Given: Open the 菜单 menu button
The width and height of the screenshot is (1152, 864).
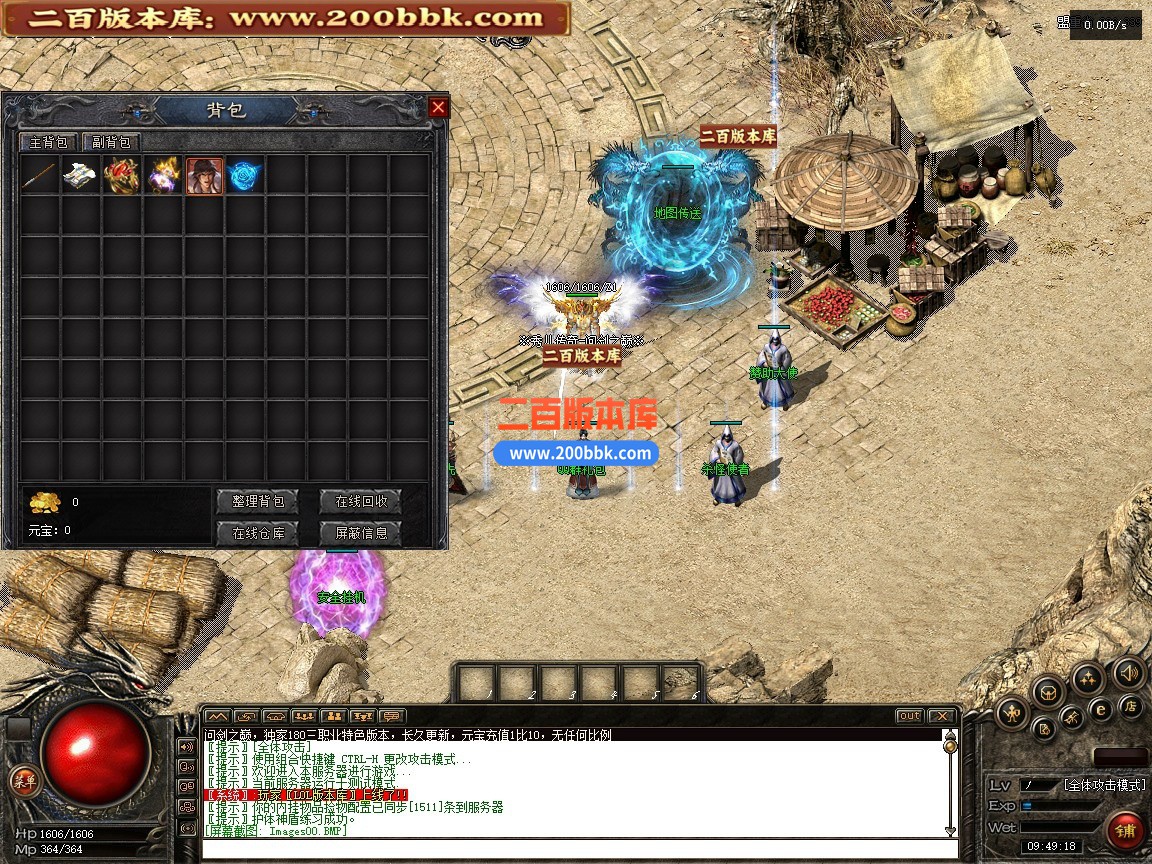Looking at the screenshot, I should click(x=22, y=782).
